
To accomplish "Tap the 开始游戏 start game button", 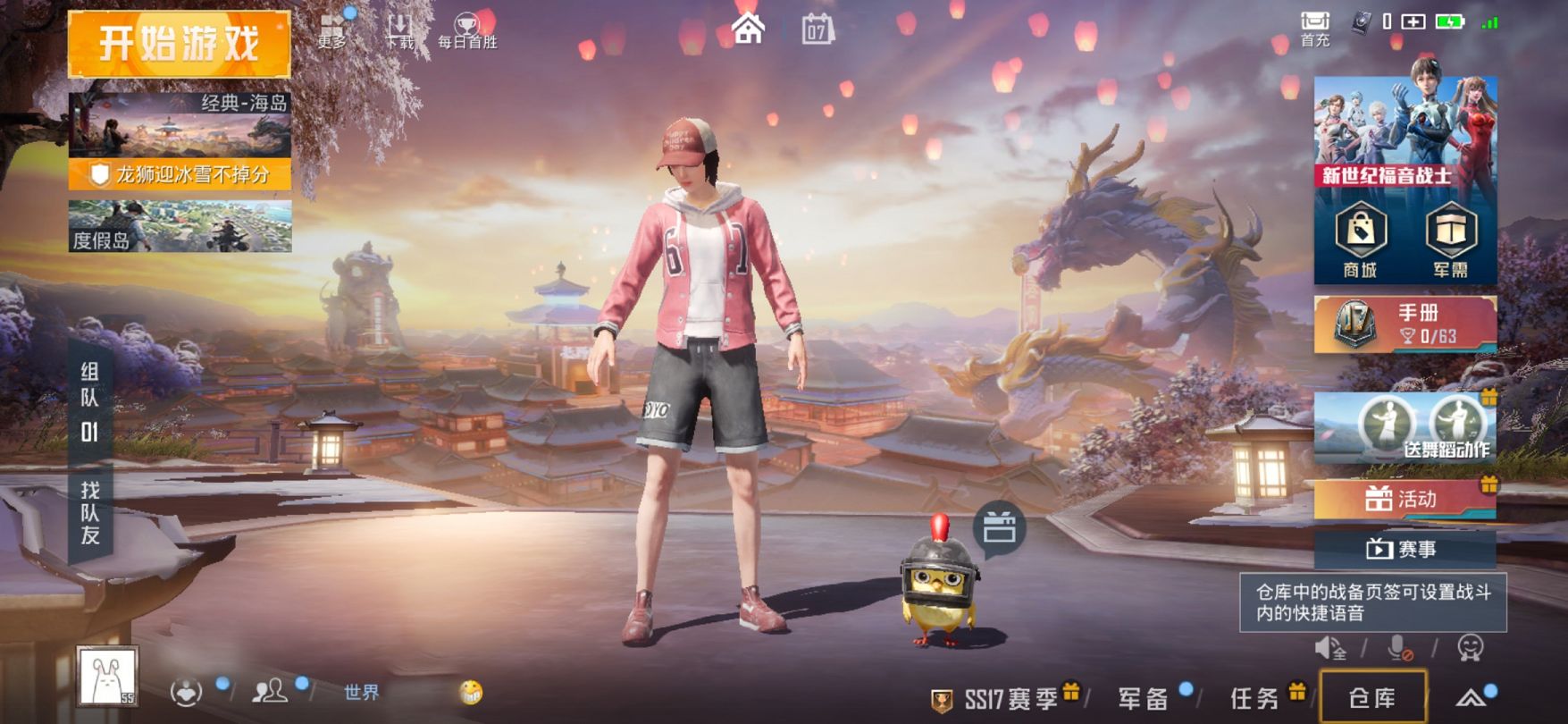I will coord(180,44).
